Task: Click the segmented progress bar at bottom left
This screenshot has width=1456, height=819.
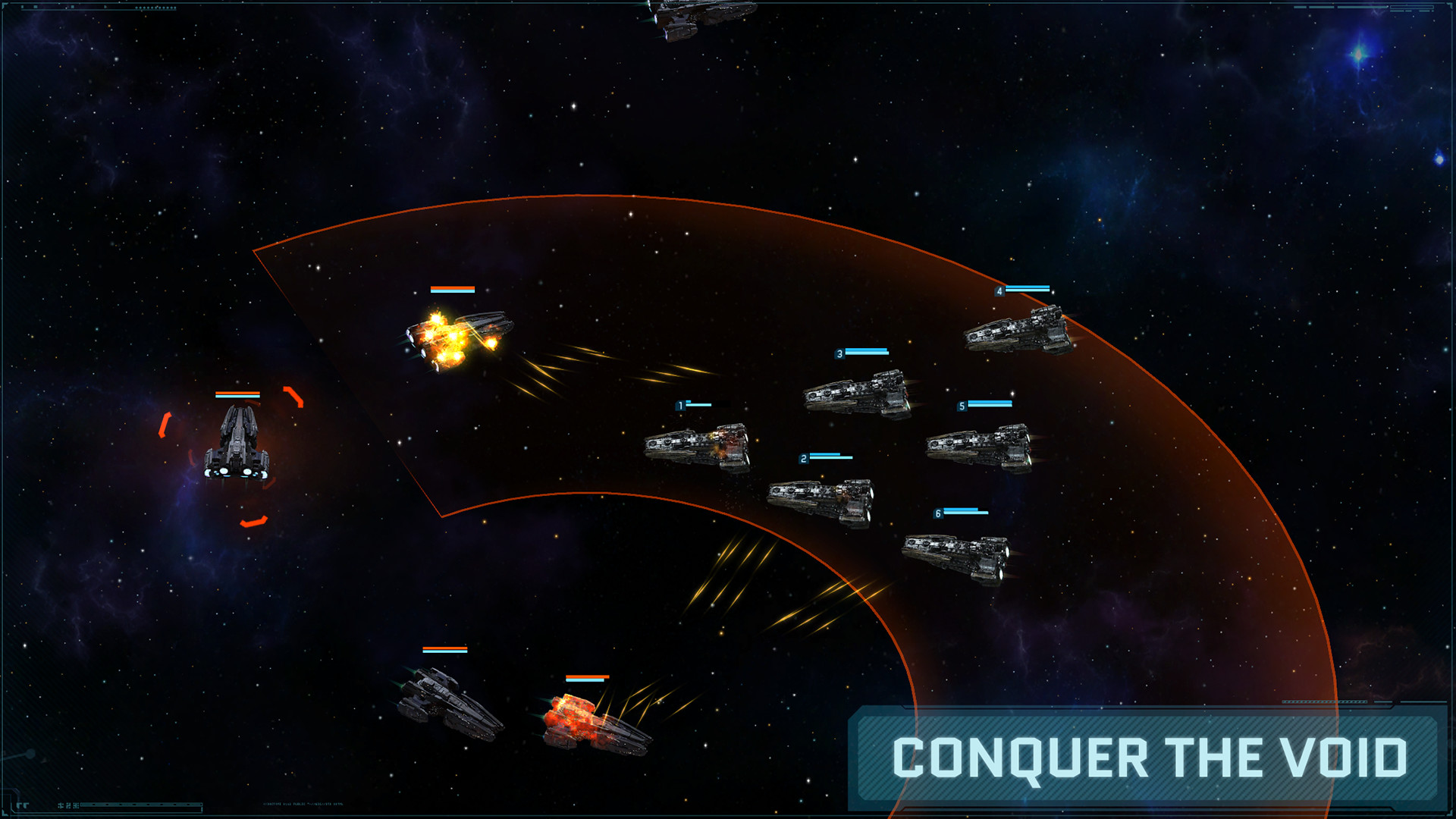Action: (x=140, y=805)
